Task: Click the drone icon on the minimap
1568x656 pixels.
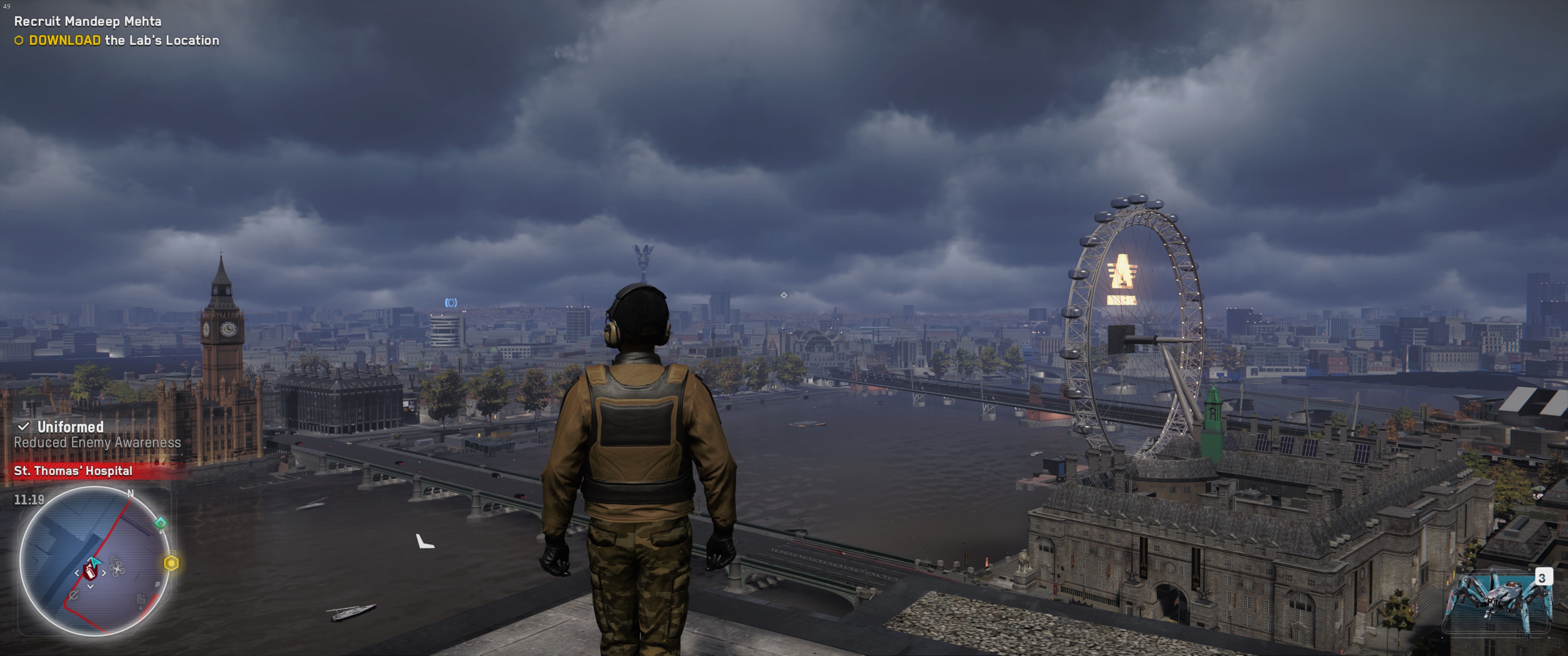Action: 118,569
